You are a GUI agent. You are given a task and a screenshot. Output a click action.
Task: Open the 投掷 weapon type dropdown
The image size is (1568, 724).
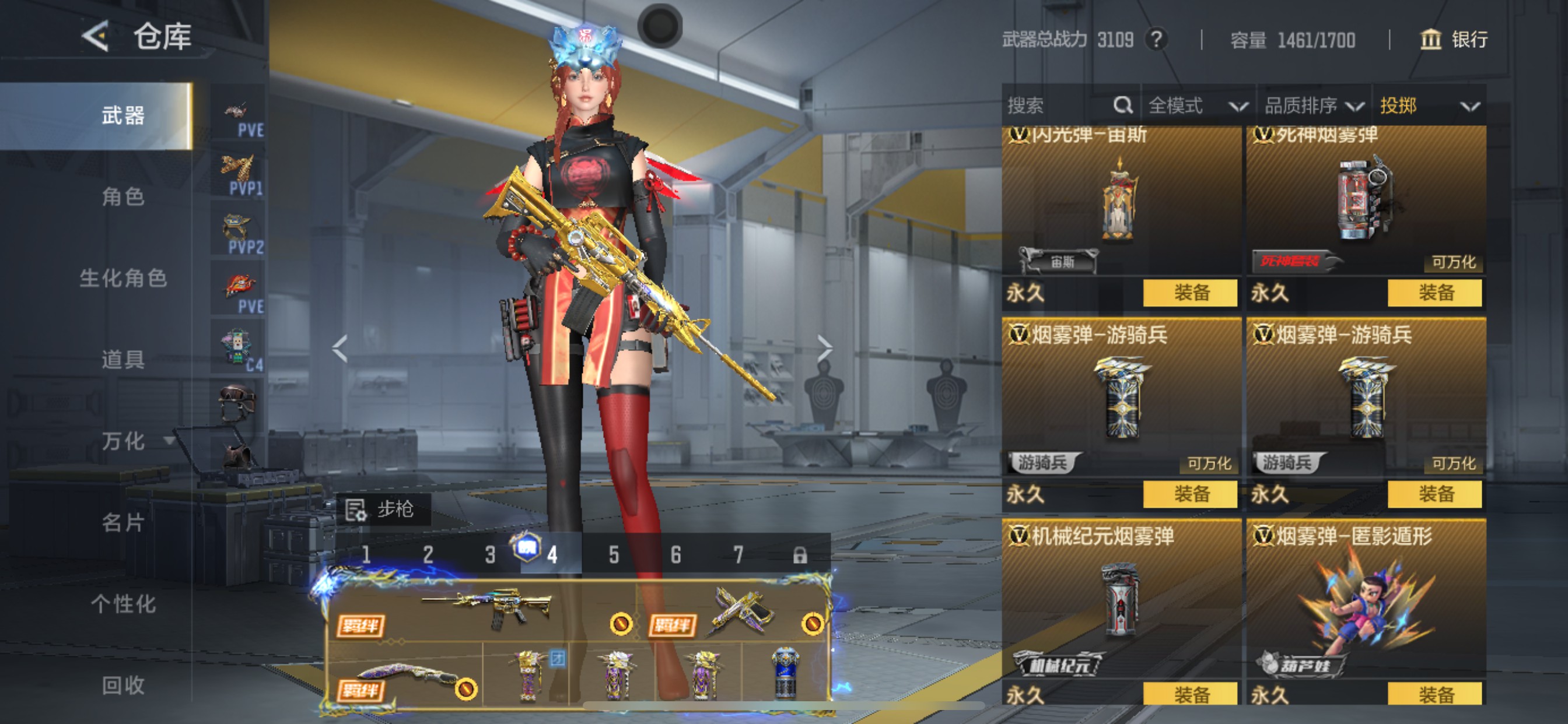pyautogui.click(x=1428, y=106)
